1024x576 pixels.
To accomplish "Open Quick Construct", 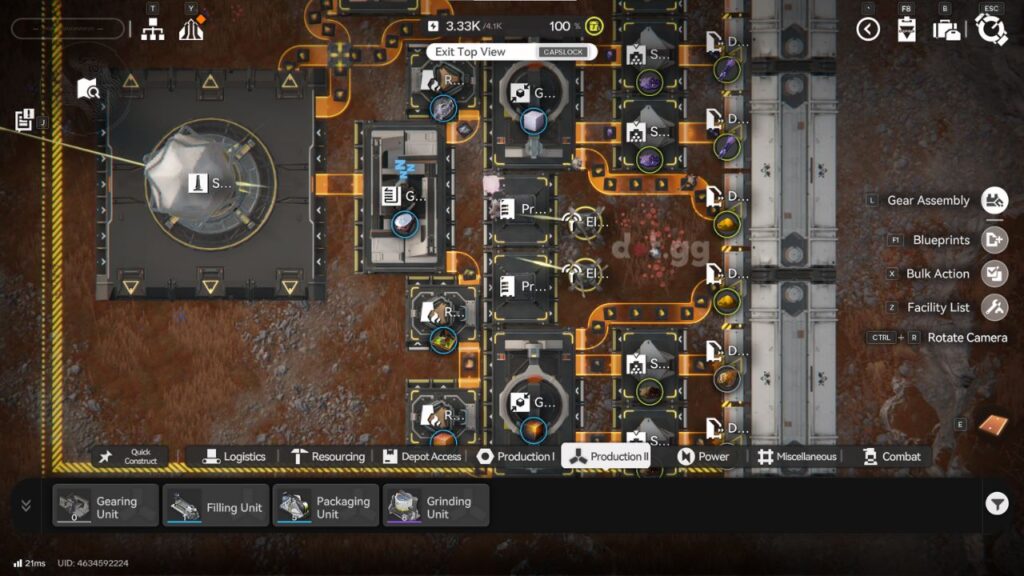I will tap(131, 457).
